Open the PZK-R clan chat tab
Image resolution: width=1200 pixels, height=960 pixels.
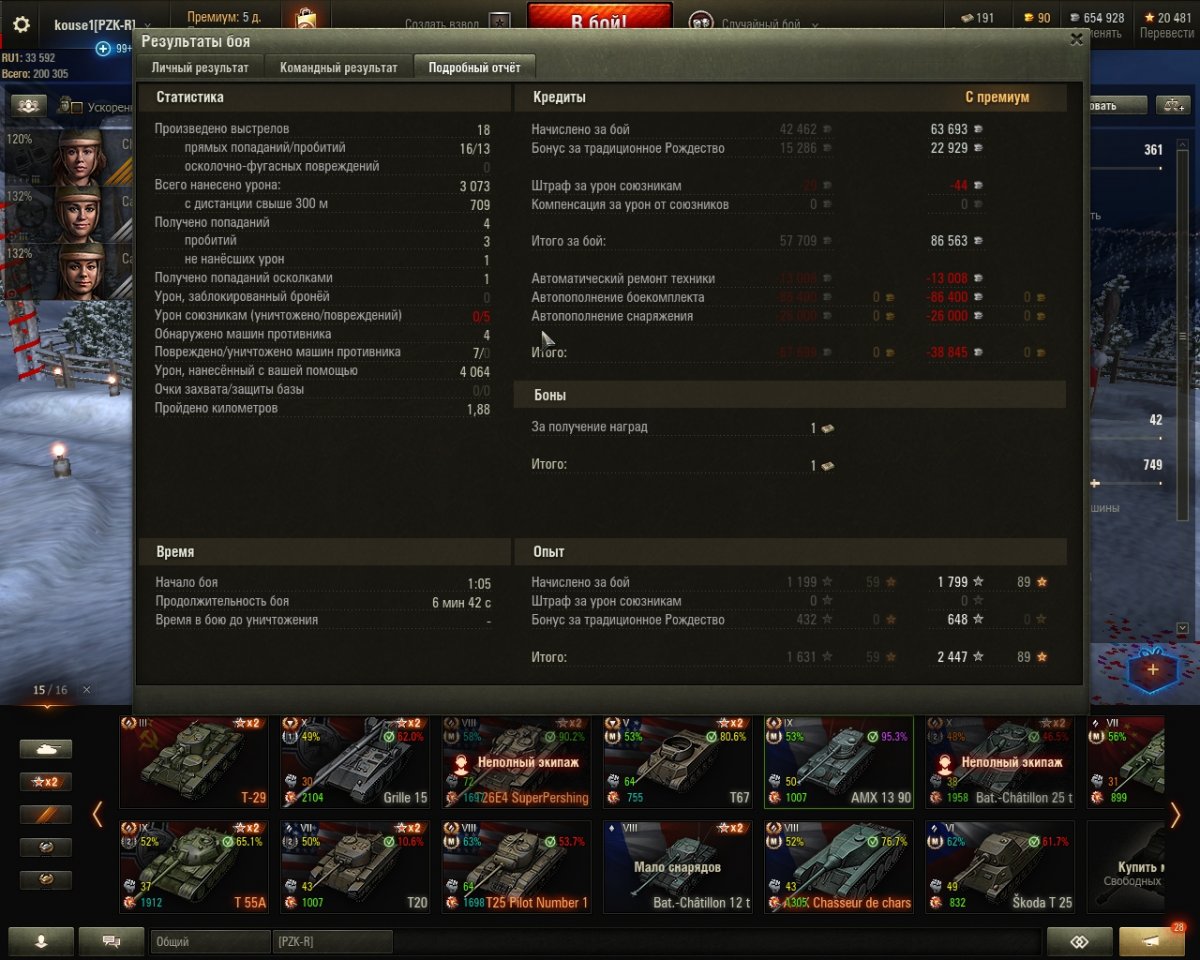332,941
